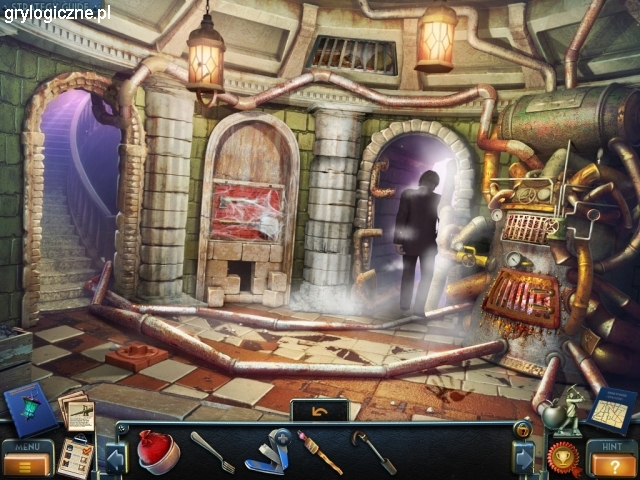Choose the hooked cane inventory item

tap(373, 452)
